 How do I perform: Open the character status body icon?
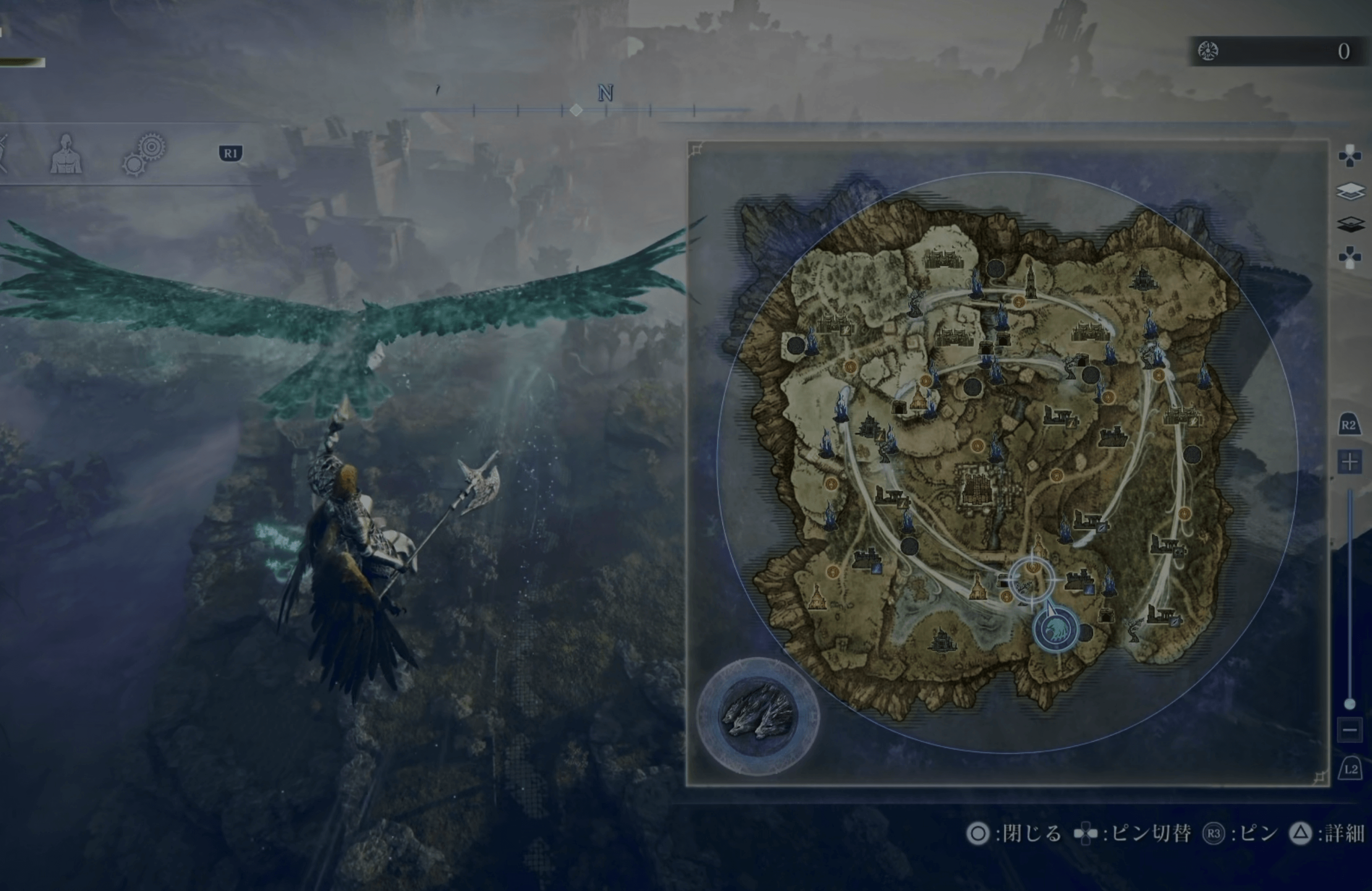[x=66, y=158]
